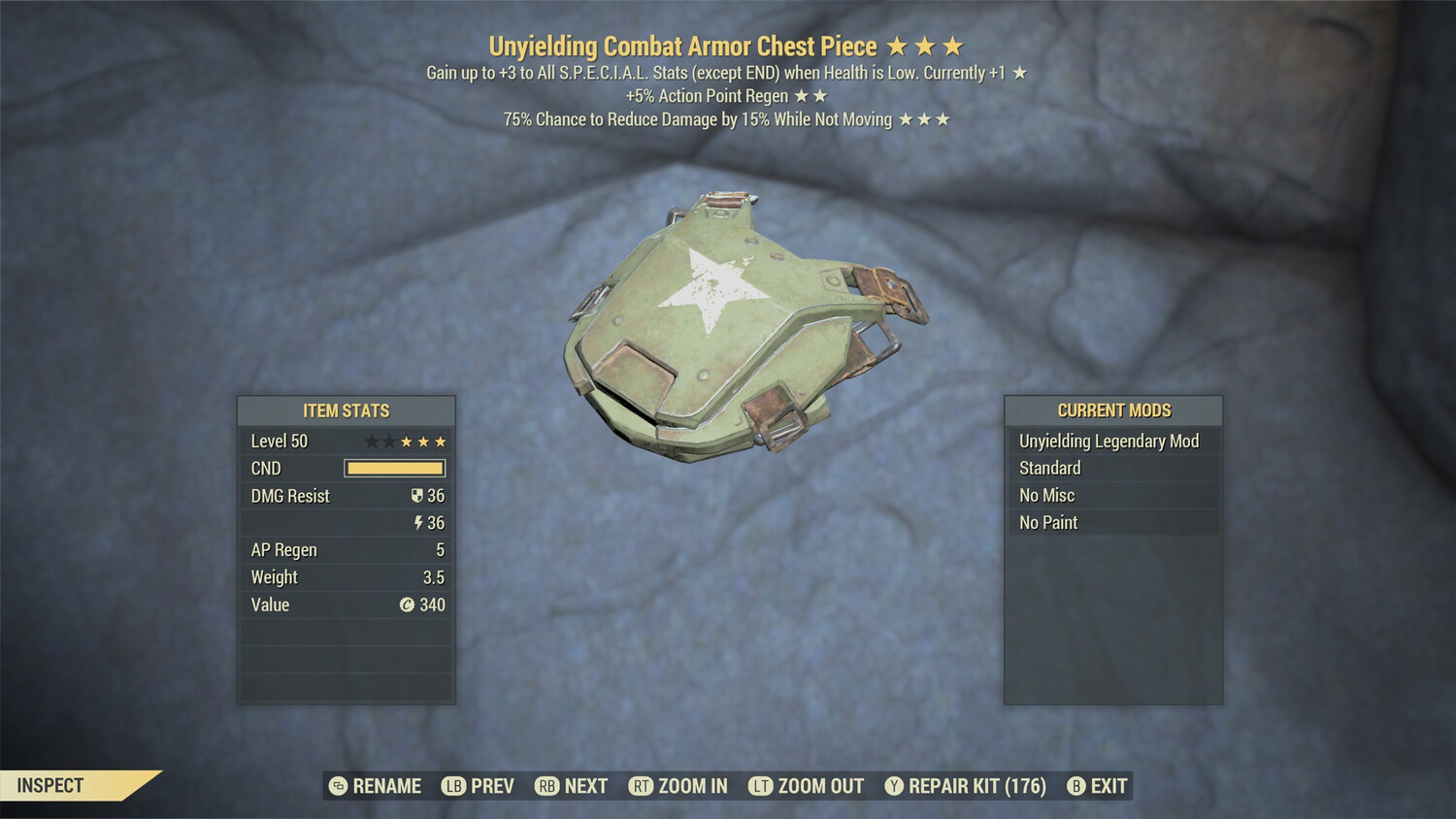Click the caps currency icon beside Value 340
The image size is (1456, 819).
click(x=409, y=605)
